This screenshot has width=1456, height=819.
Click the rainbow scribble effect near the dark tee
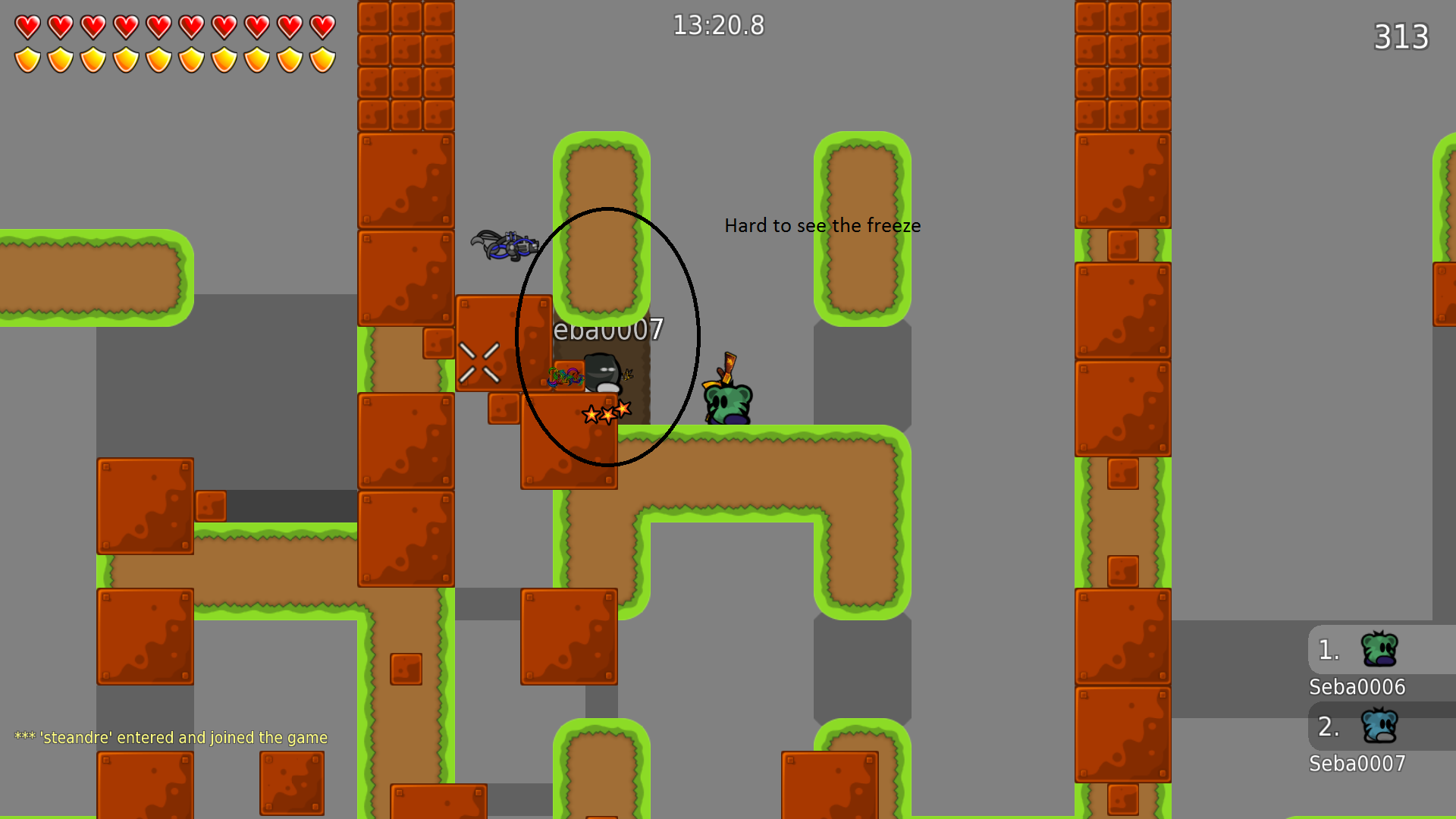pos(564,378)
